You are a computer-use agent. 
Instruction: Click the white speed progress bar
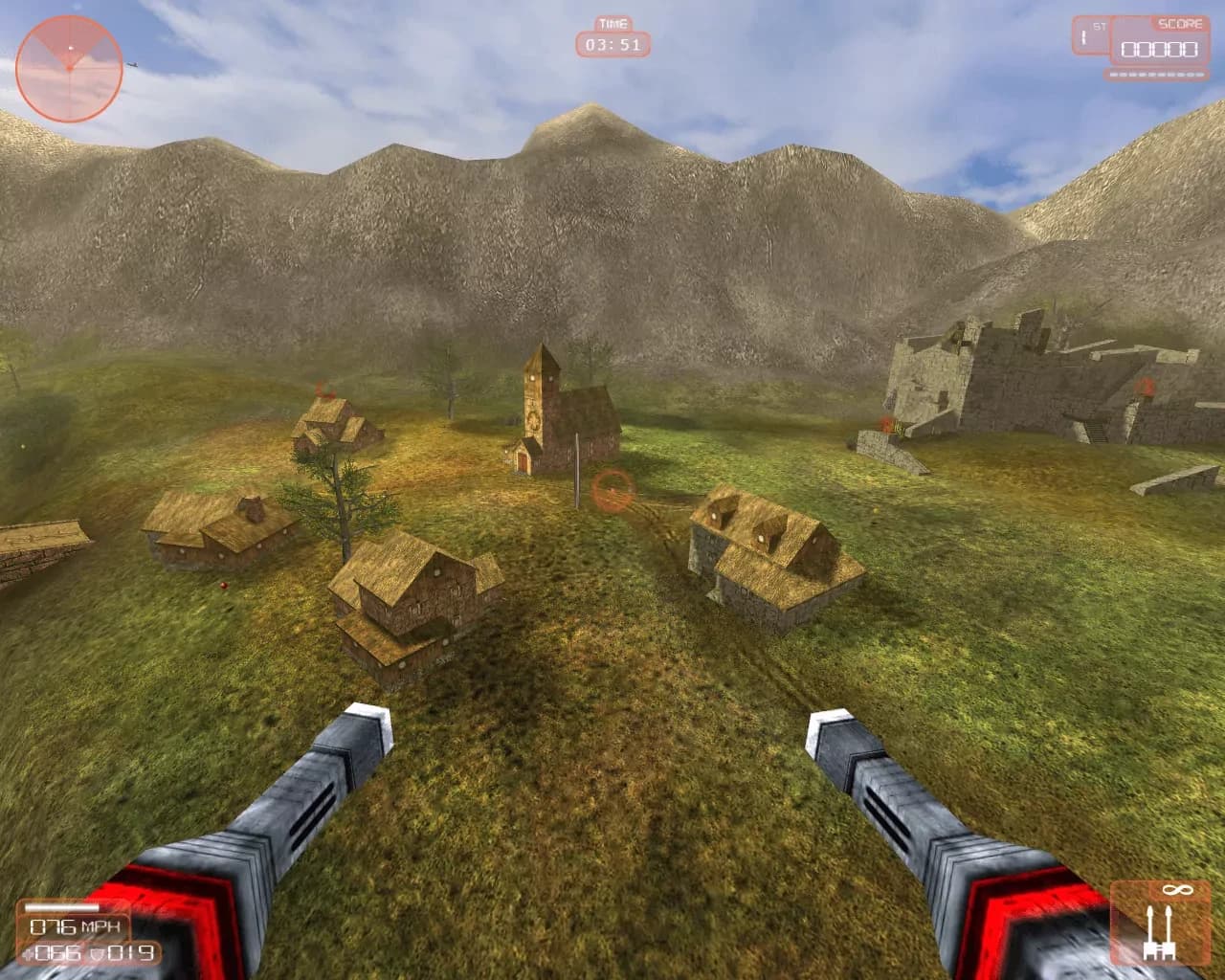60,906
